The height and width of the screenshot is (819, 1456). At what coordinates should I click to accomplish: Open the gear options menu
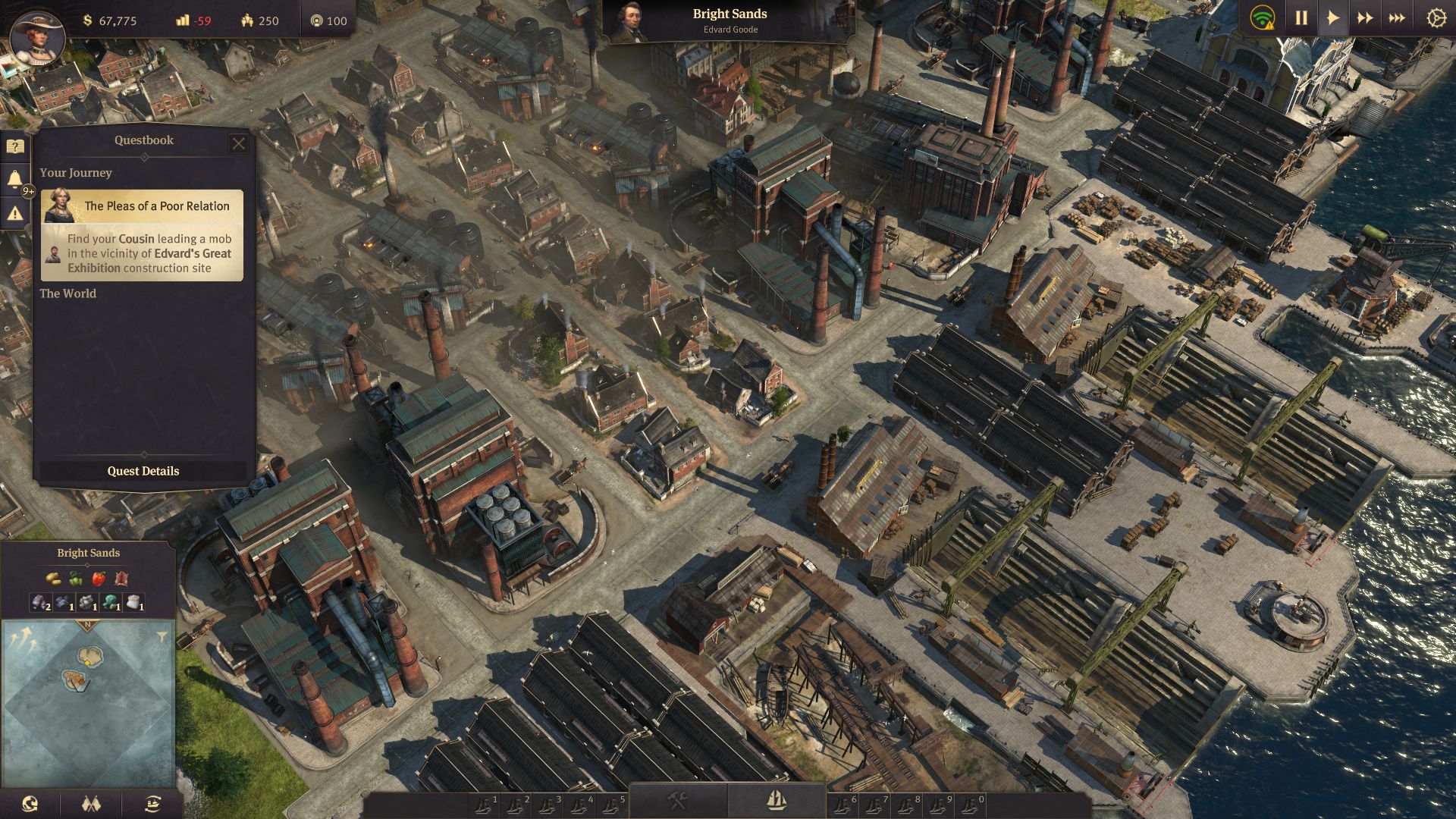pyautogui.click(x=1436, y=18)
